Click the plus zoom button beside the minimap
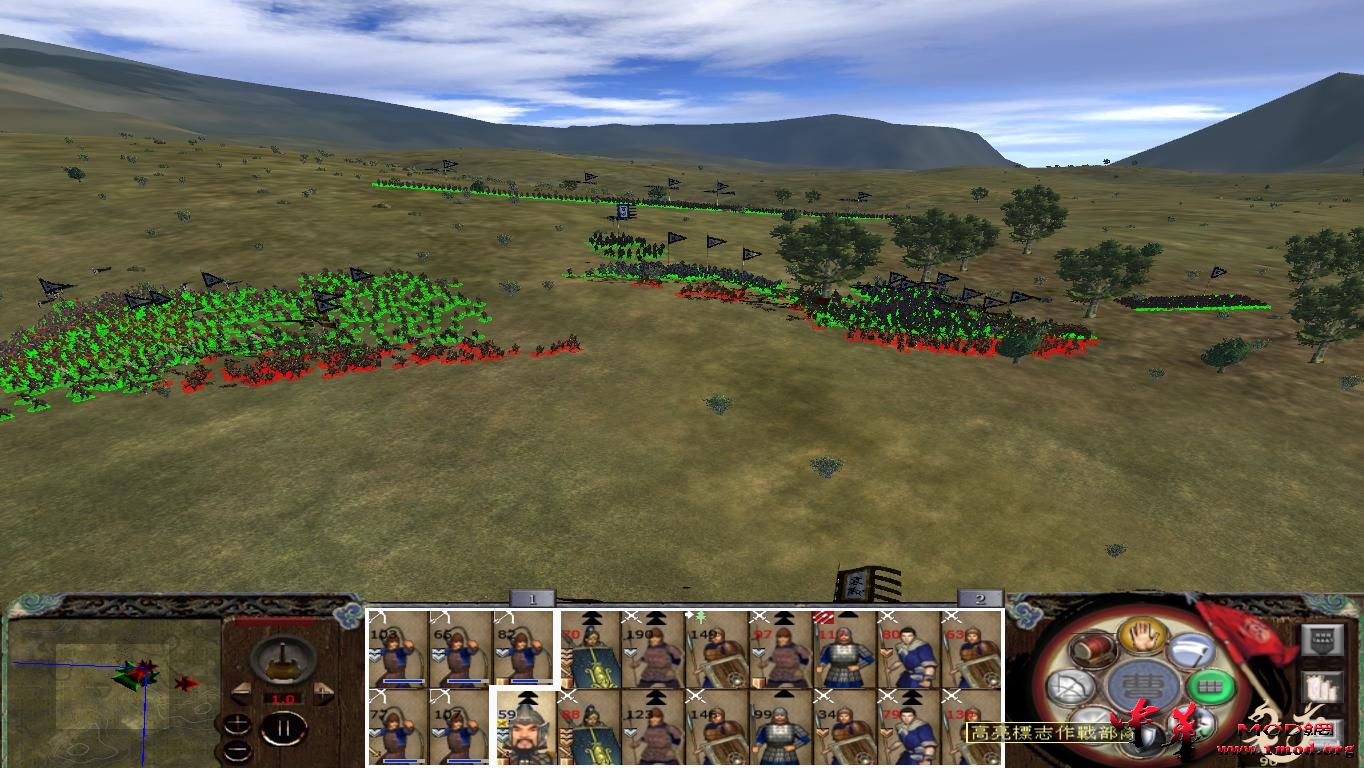1364x768 pixels. pyautogui.click(x=238, y=722)
